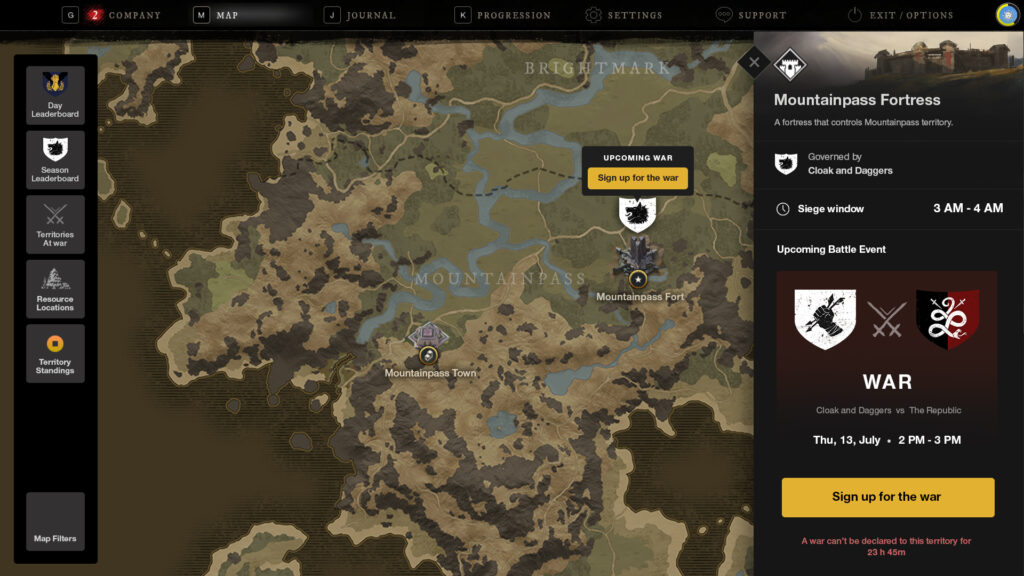Screen dimensions: 1024x576
Task: Click the fortress diamond icon beside close button
Action: click(789, 64)
